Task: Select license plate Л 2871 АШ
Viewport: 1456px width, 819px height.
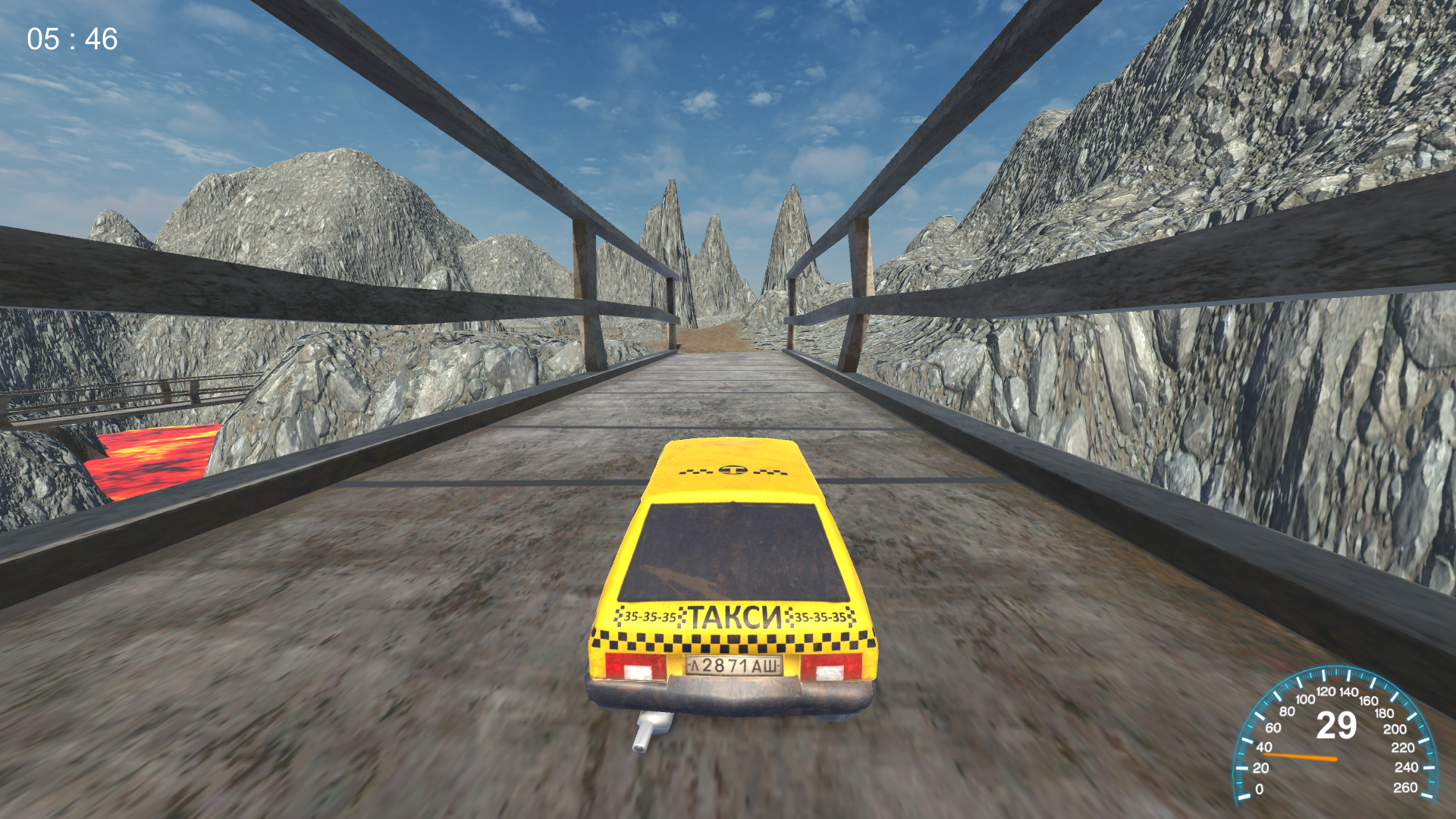Action: click(x=733, y=666)
